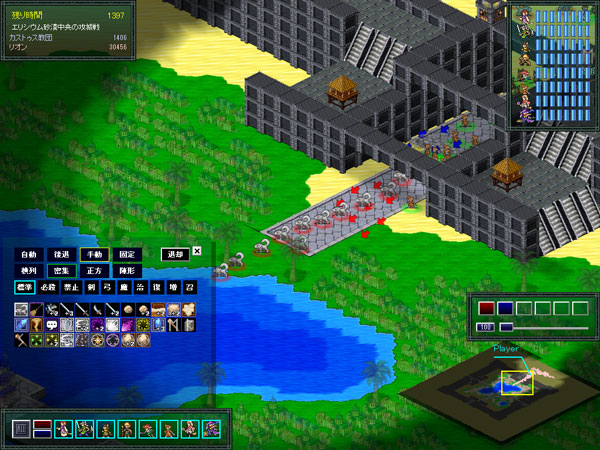Select the purple-hat witch portrait in unit bar

pyautogui.click(x=211, y=429)
